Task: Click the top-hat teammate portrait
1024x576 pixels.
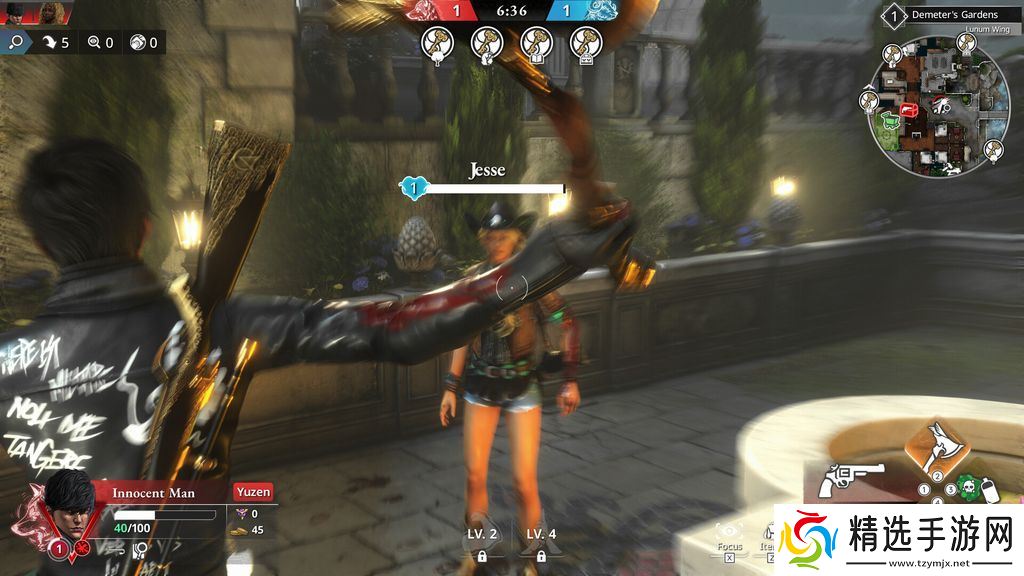Action: [x=16, y=12]
